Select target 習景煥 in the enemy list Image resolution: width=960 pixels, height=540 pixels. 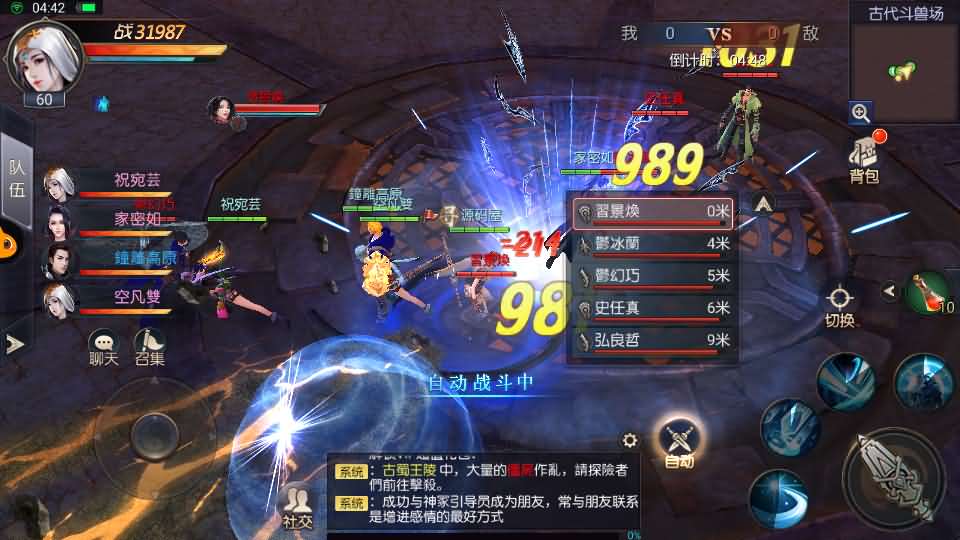pyautogui.click(x=654, y=212)
